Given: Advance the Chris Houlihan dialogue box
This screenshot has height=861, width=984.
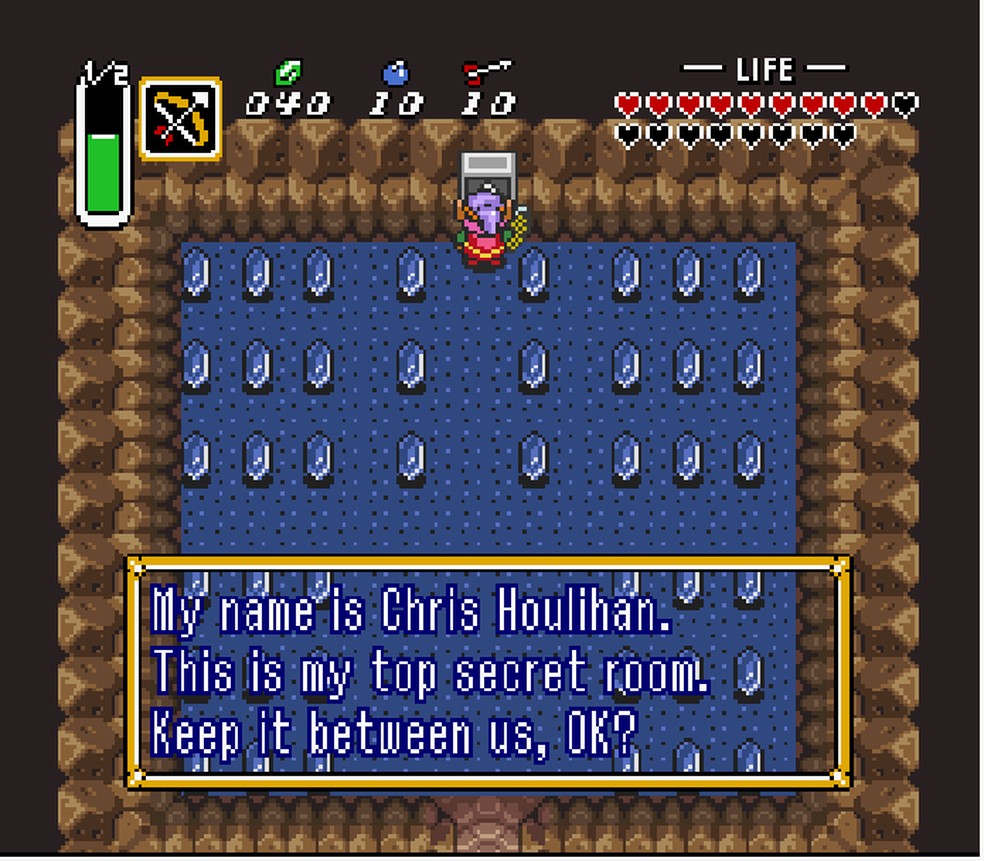Looking at the screenshot, I should coord(488,670).
